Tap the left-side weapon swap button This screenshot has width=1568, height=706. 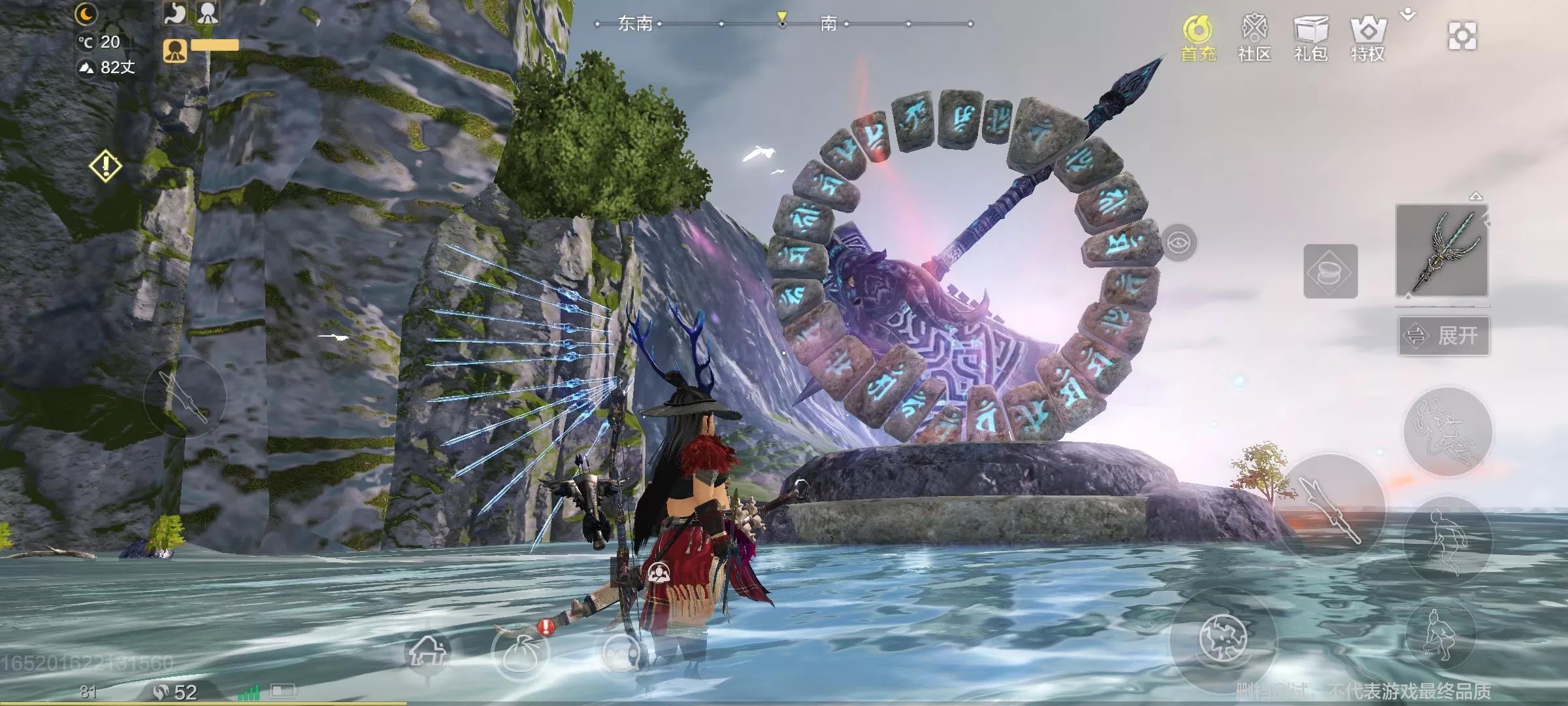pyautogui.click(x=185, y=396)
